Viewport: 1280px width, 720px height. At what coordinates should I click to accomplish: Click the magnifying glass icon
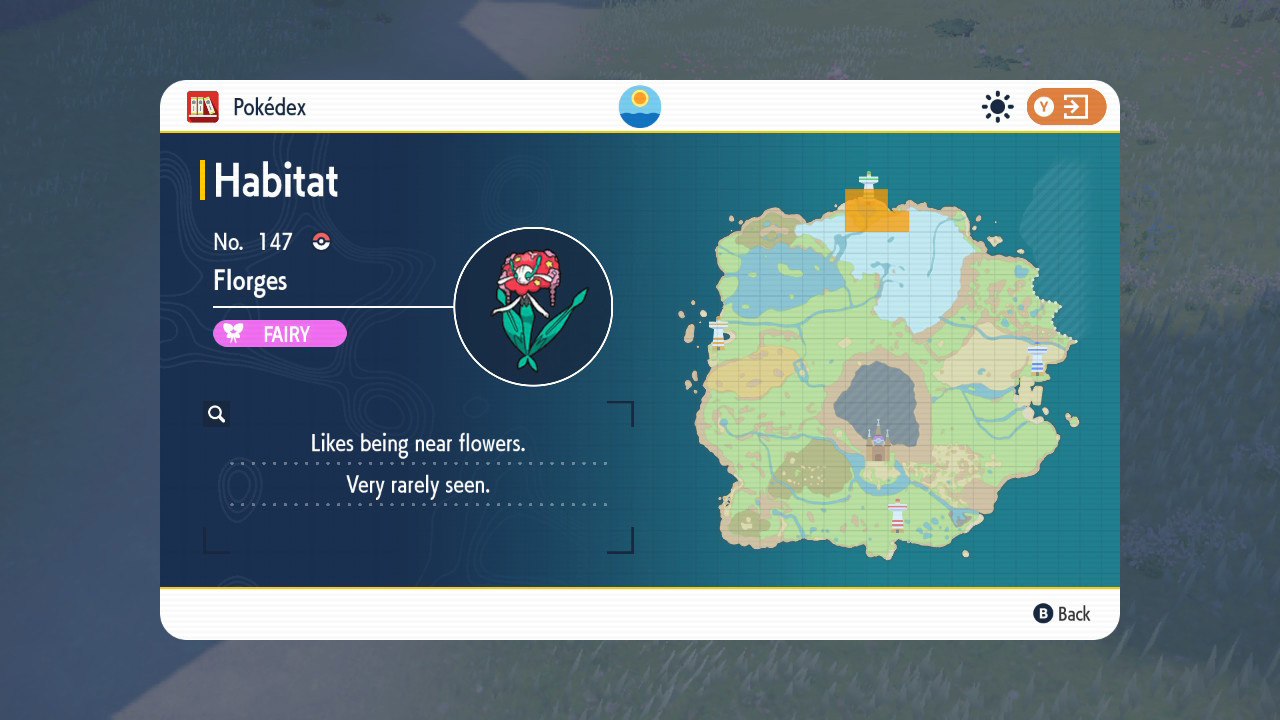tap(216, 414)
